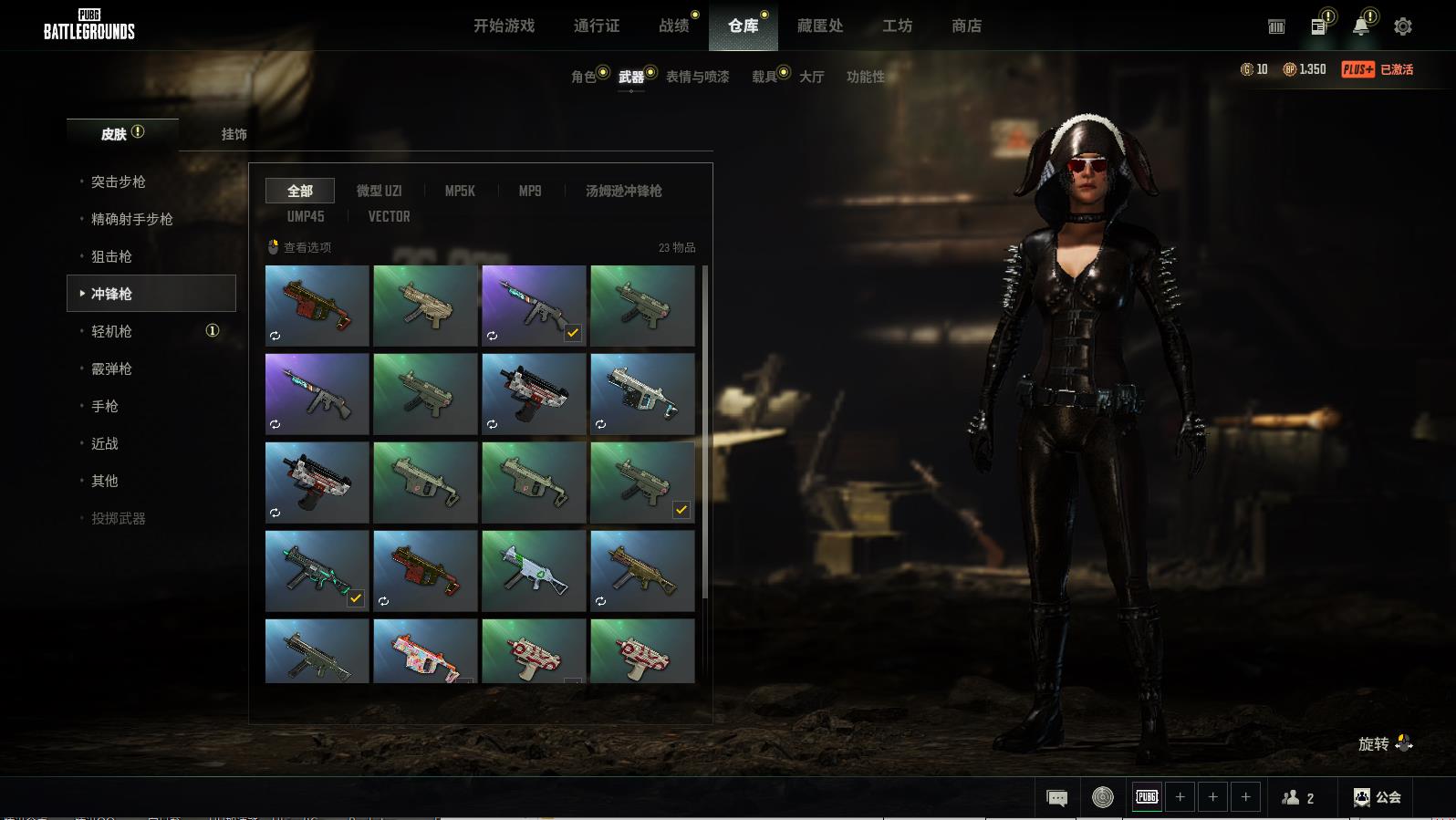
Task: Open the chat bubble icon
Action: (x=1056, y=798)
